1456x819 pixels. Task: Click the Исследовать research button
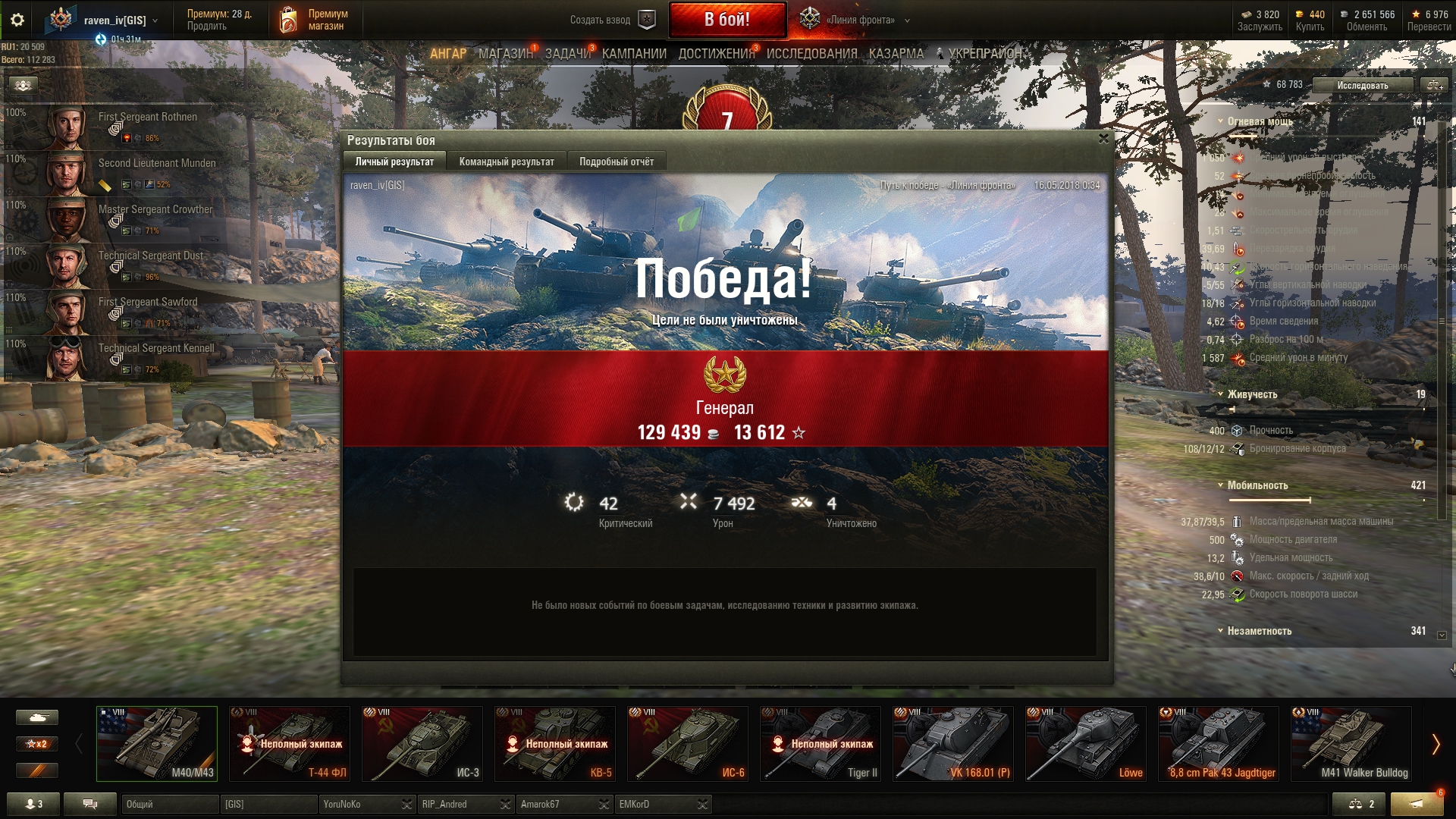pyautogui.click(x=1362, y=85)
